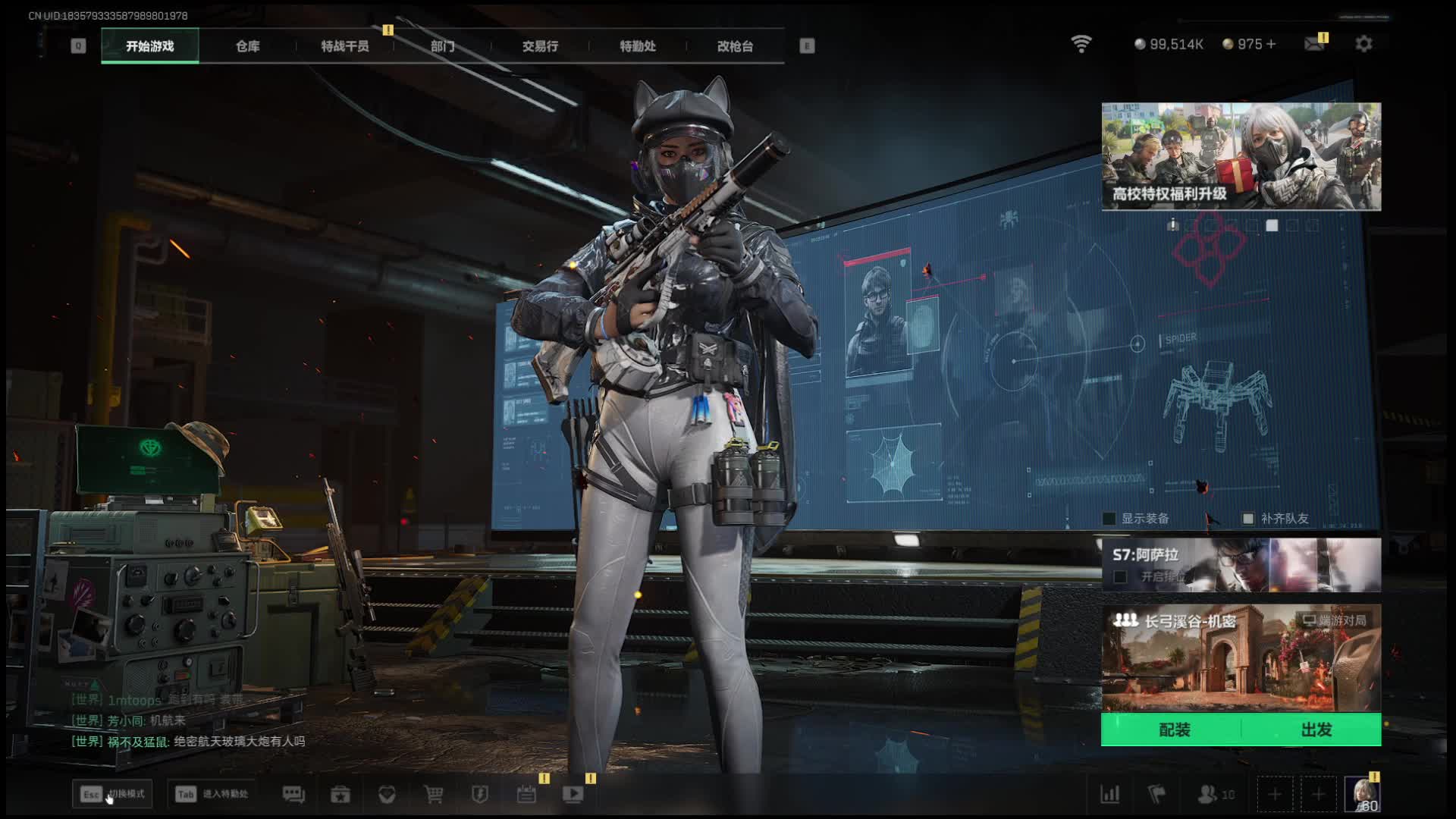The height and width of the screenshot is (819, 1456).
Task: Go to the 交易行 auction house tab
Action: coord(540,46)
